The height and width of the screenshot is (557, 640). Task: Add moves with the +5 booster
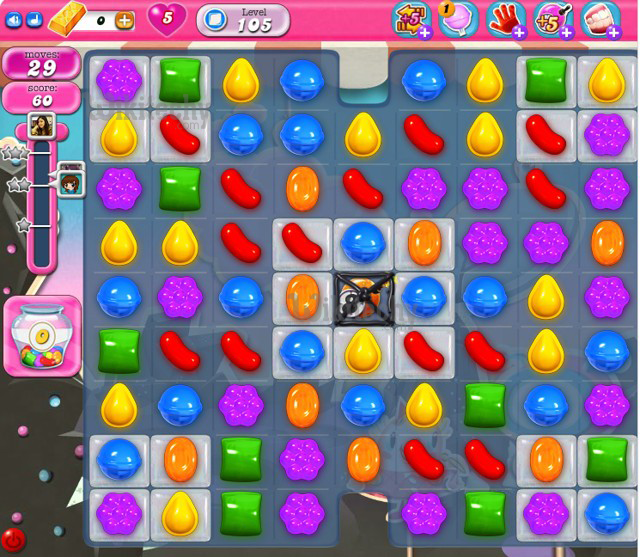(551, 18)
